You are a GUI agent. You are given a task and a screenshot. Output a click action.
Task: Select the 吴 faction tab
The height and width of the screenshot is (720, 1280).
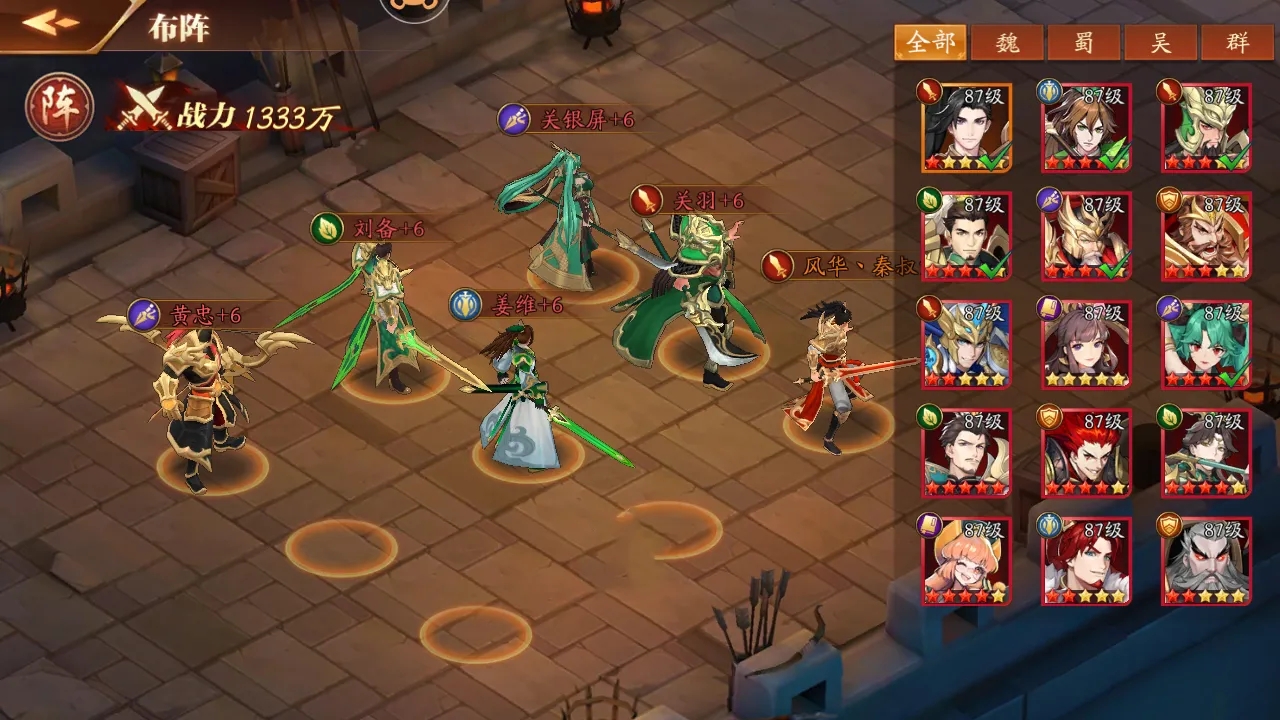click(1161, 43)
